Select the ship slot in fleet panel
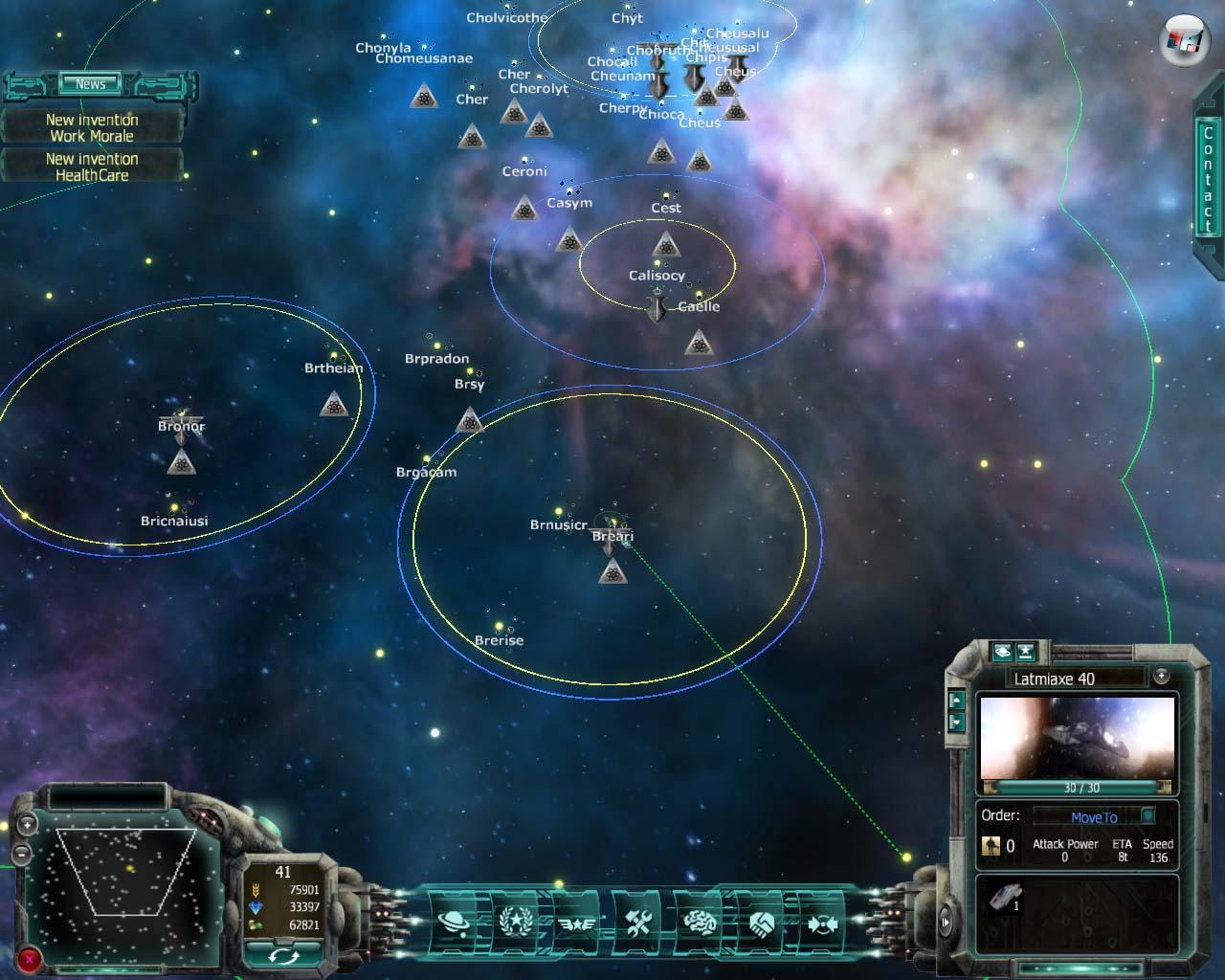The image size is (1225, 980). tap(1005, 898)
